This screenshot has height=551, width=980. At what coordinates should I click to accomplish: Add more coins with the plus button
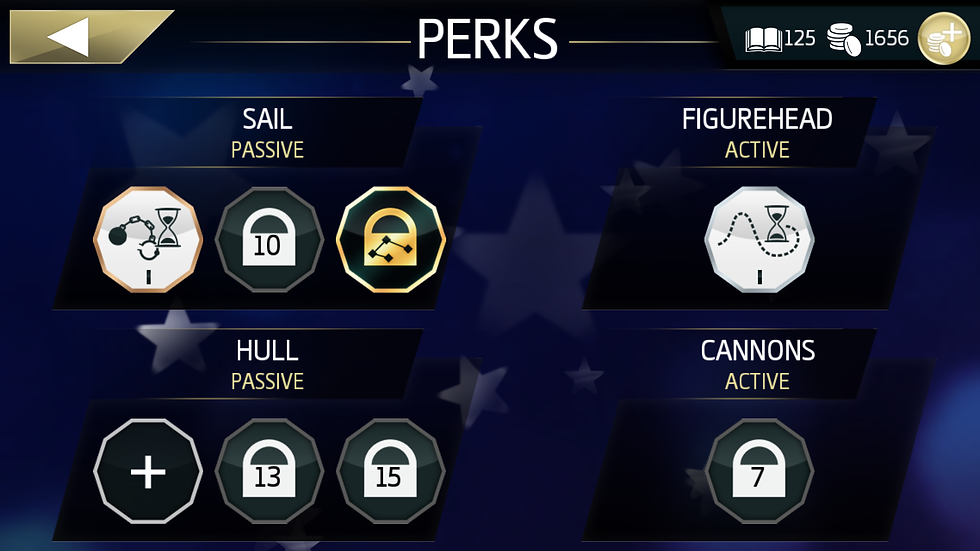point(943,40)
